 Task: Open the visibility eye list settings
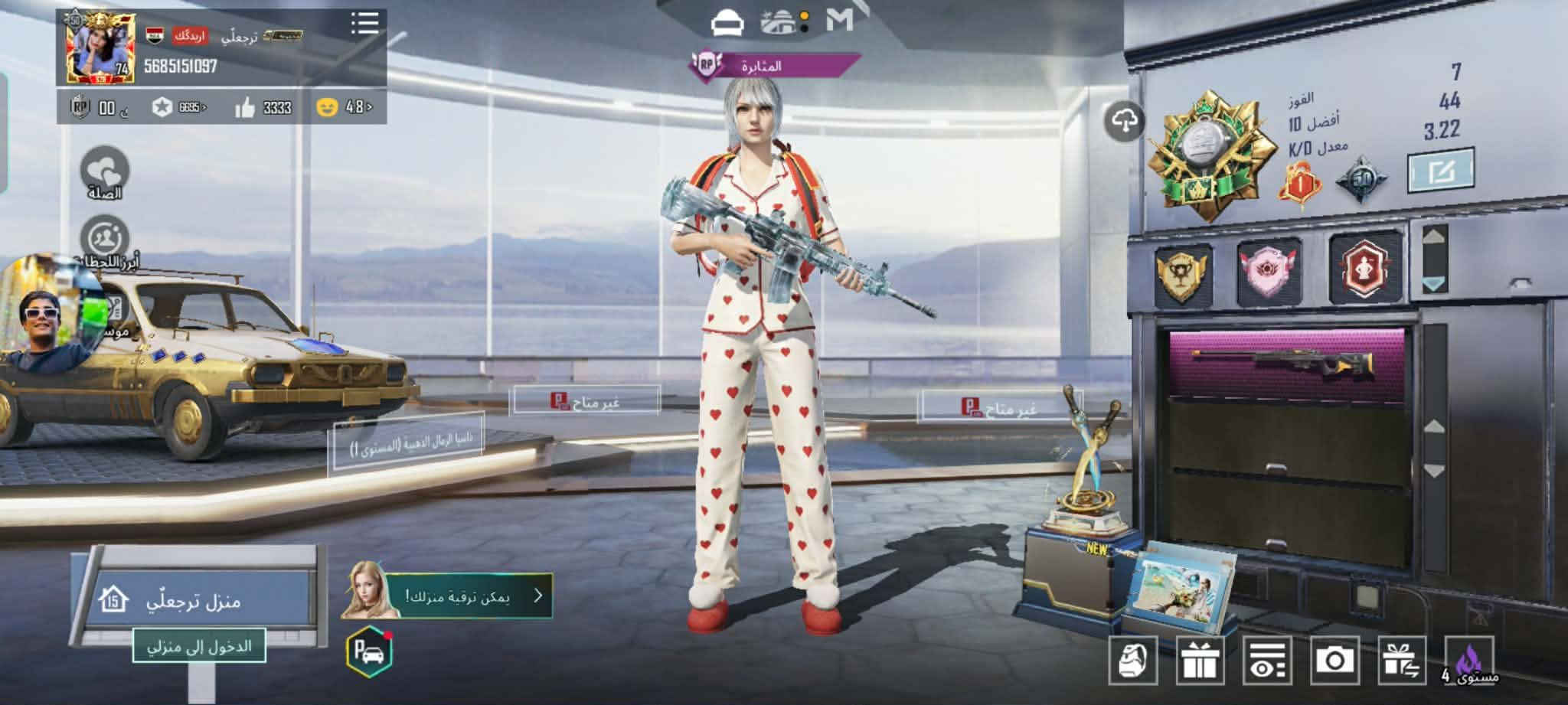point(1267,660)
